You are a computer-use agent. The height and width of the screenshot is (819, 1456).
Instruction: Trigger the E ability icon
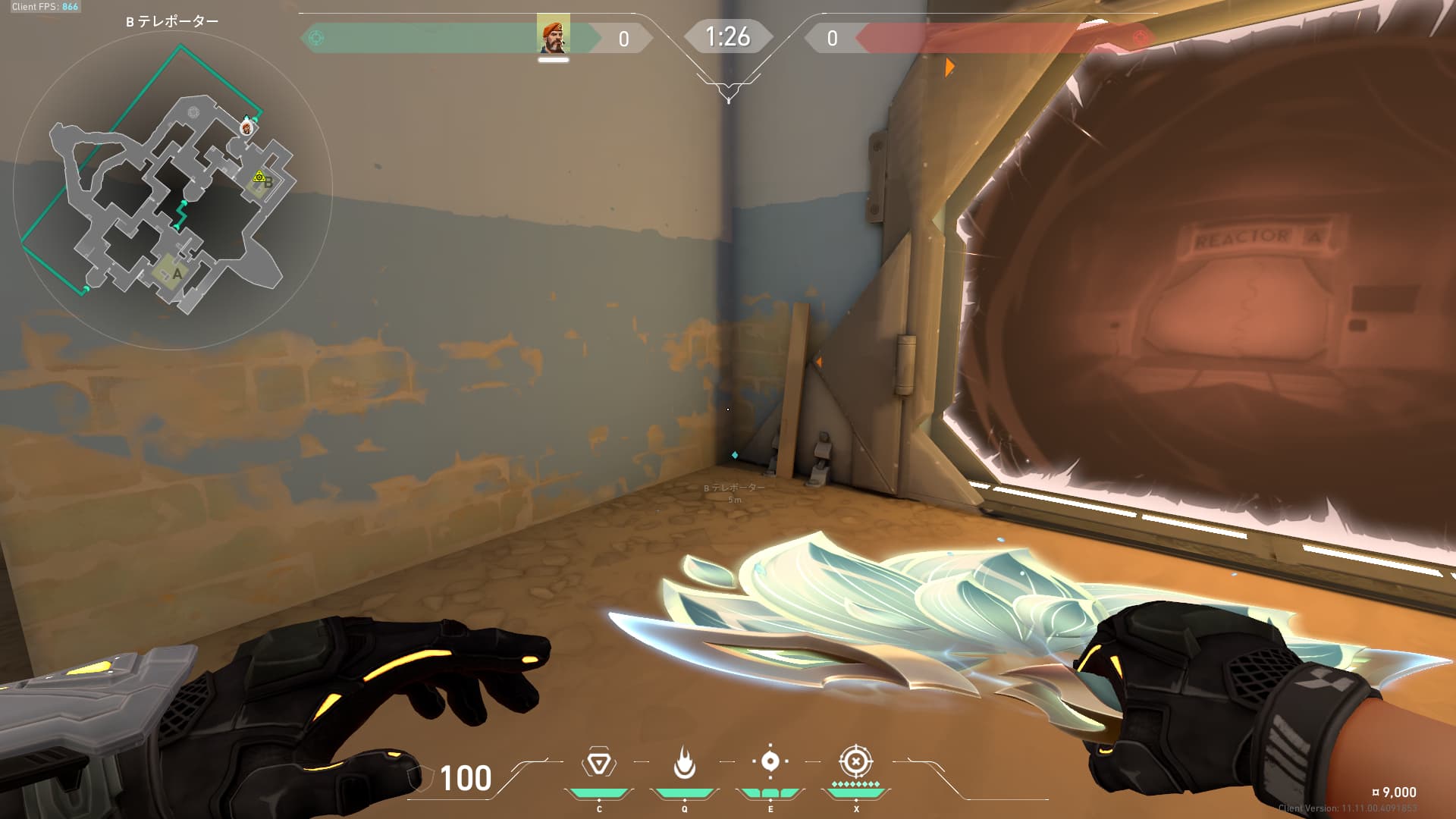(770, 761)
